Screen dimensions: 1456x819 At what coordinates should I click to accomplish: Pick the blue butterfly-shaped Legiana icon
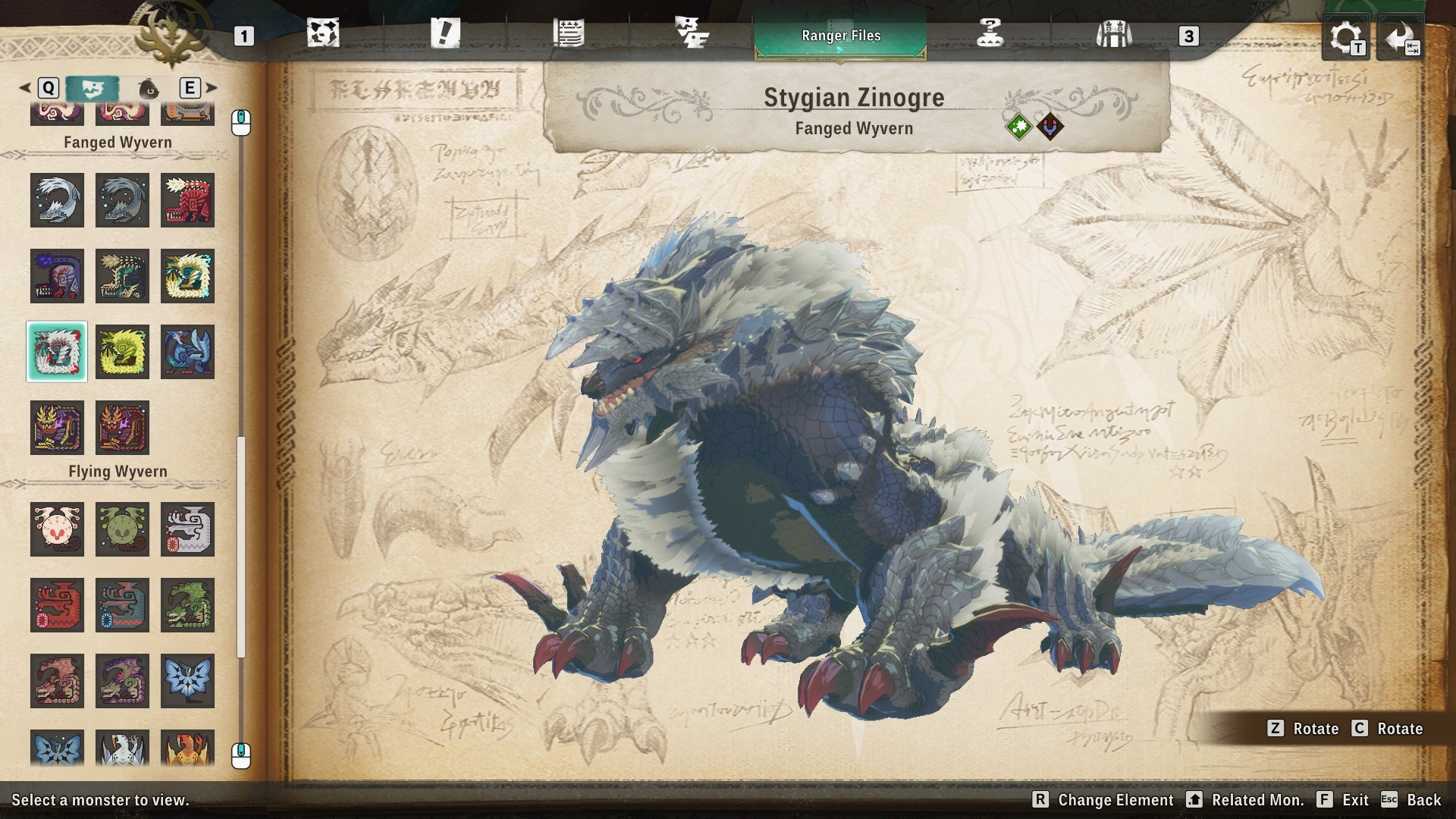pyautogui.click(x=187, y=681)
